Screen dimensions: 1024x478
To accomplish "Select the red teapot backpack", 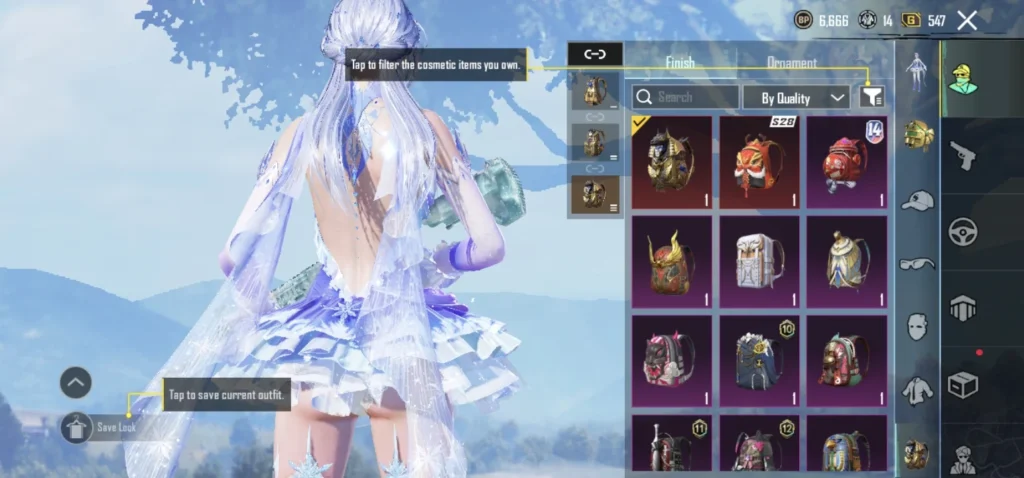I will pos(847,161).
